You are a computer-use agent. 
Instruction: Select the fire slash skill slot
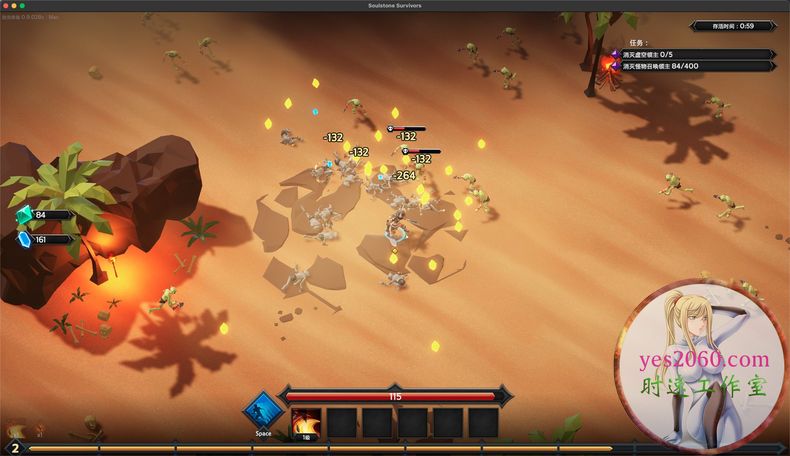pos(306,422)
